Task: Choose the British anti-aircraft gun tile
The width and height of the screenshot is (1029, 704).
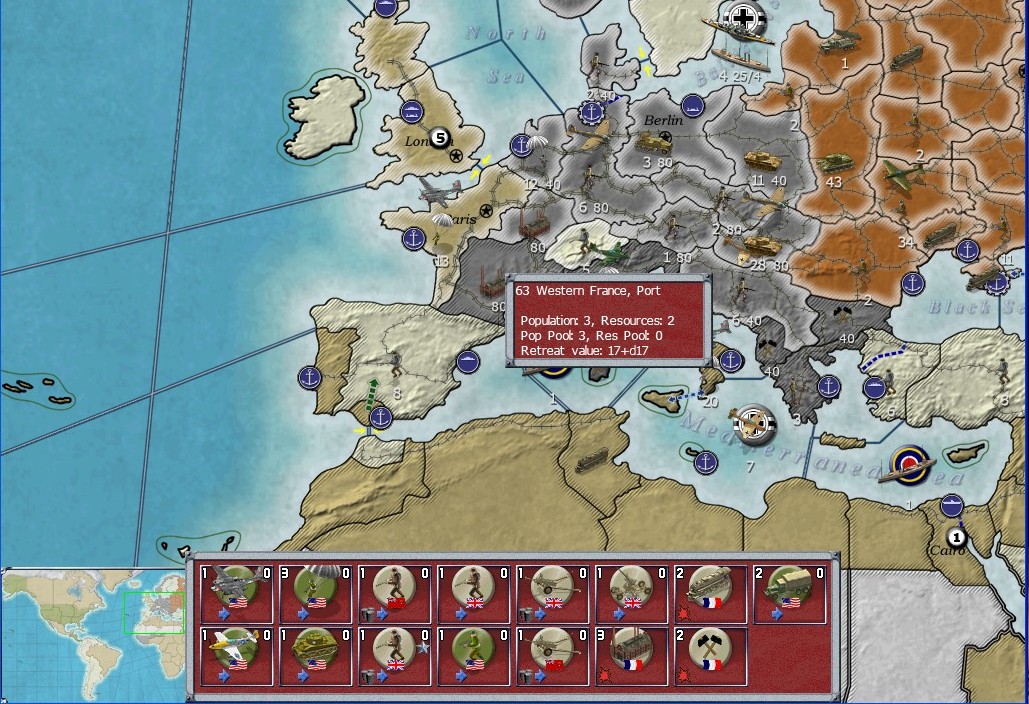Action: tap(632, 594)
